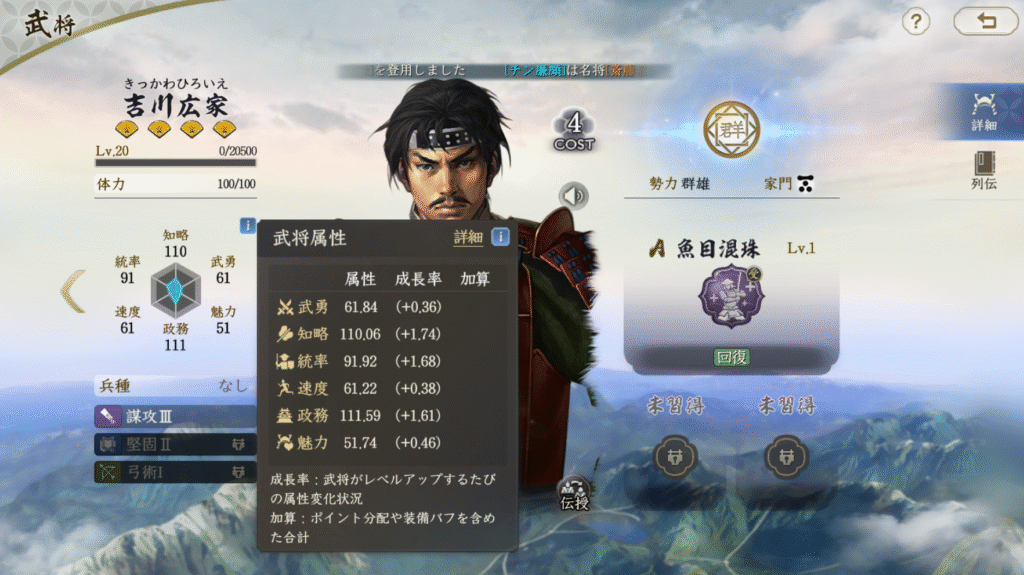This screenshot has width=1024, height=575.
Task: Open the question mark help button
Action: pos(916,21)
